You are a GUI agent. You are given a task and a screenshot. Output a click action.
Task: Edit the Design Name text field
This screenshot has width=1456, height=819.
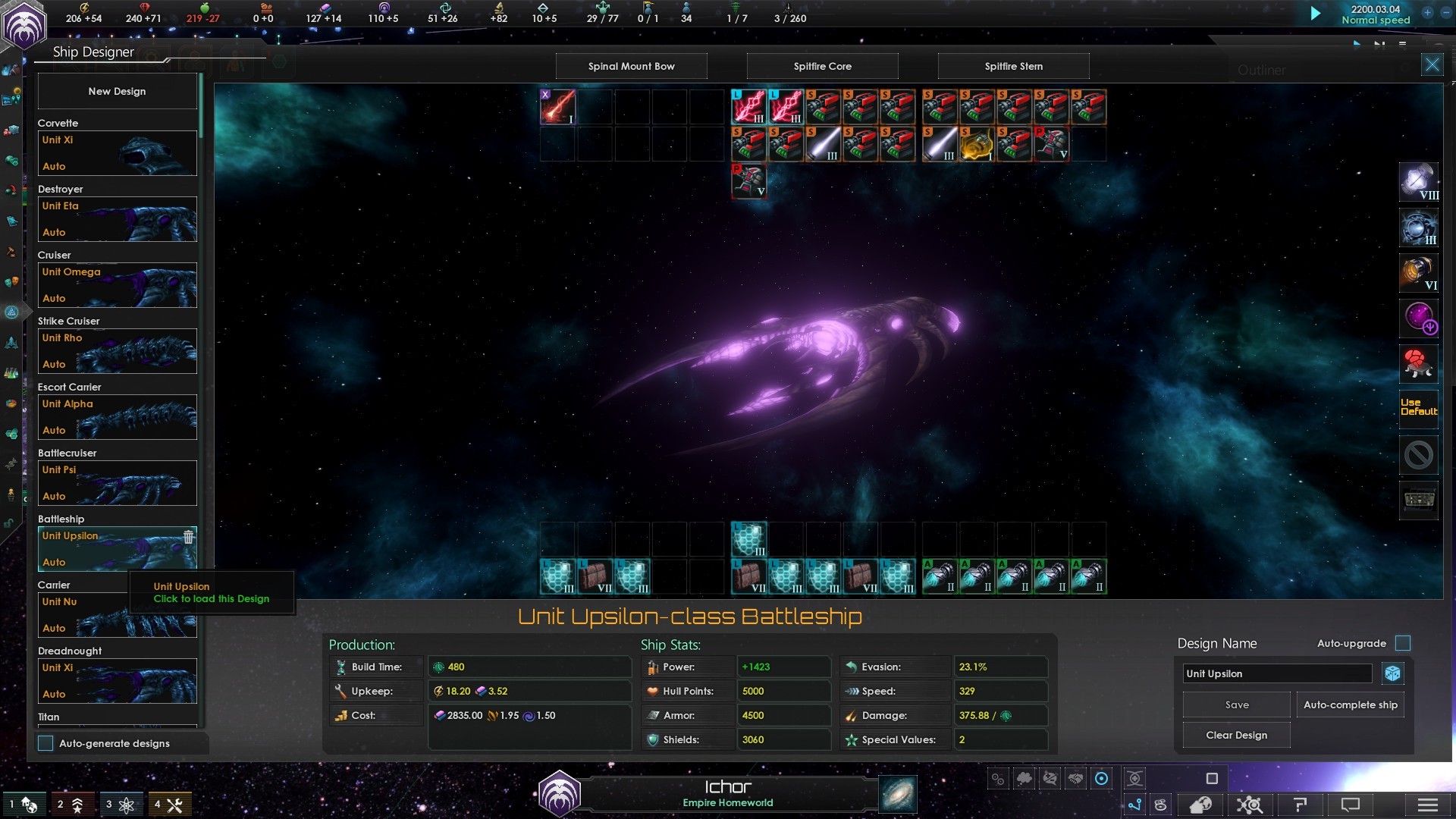point(1277,673)
